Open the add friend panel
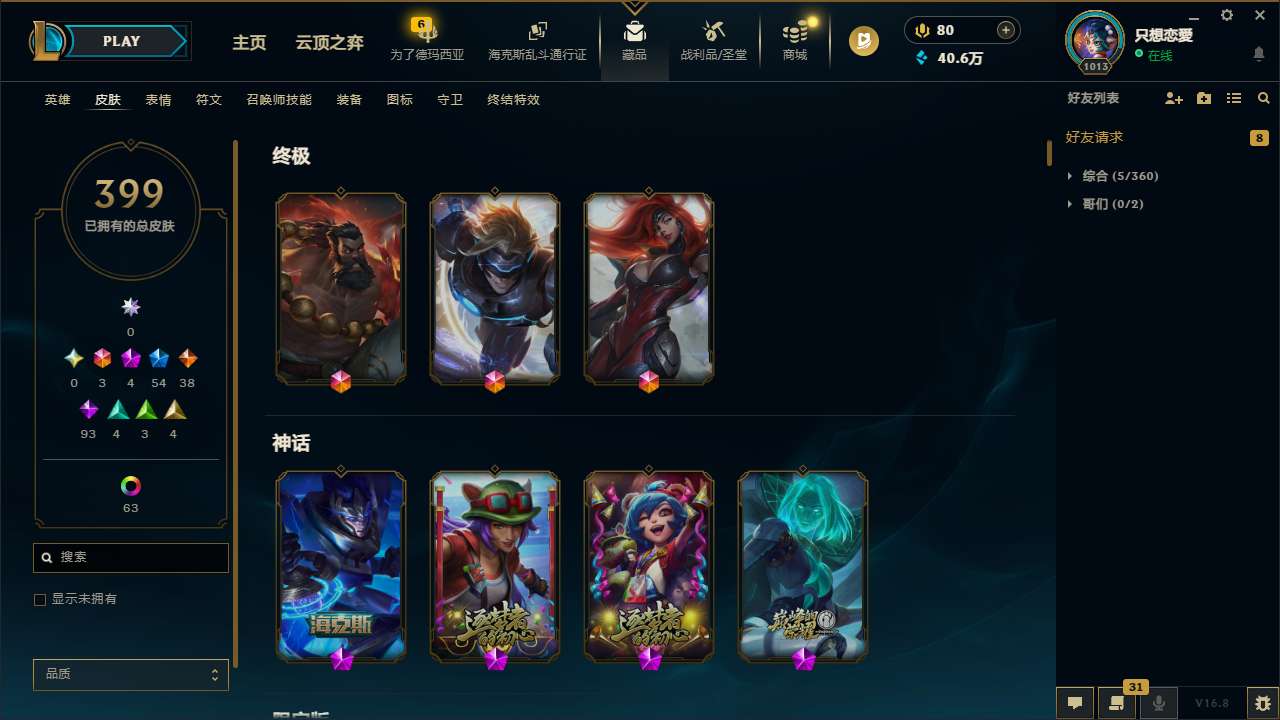 pyautogui.click(x=1173, y=98)
